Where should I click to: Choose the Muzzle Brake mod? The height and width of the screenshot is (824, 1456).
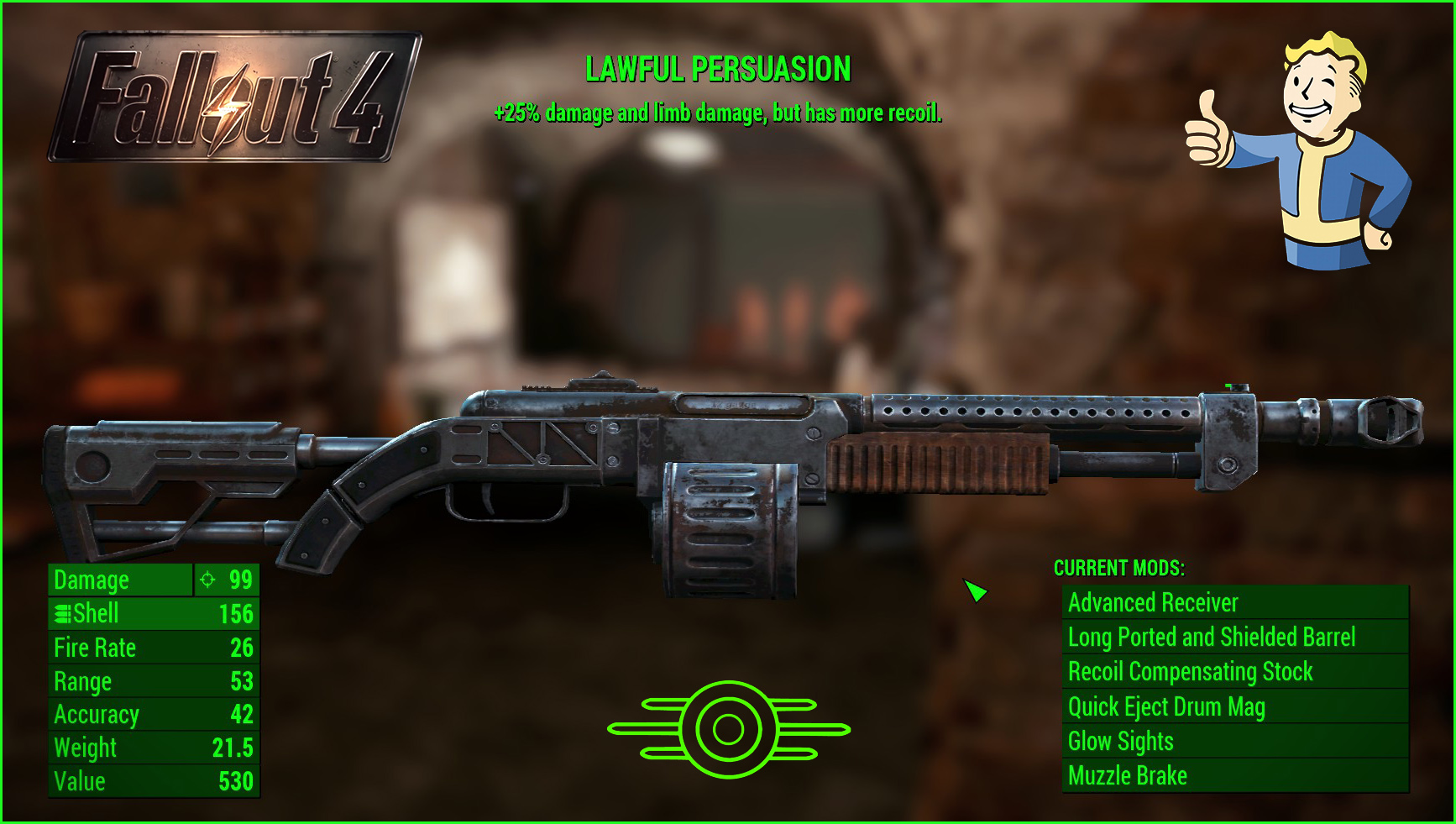pos(1234,775)
